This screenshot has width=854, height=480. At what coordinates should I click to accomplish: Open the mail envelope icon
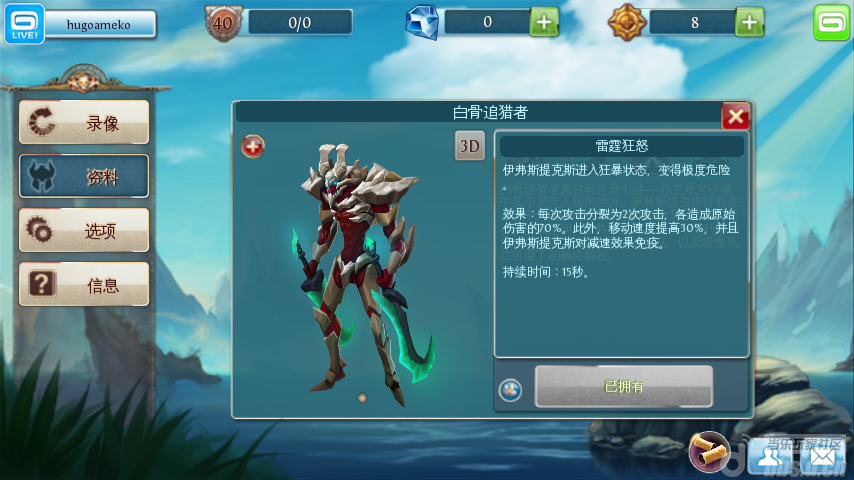click(x=822, y=456)
